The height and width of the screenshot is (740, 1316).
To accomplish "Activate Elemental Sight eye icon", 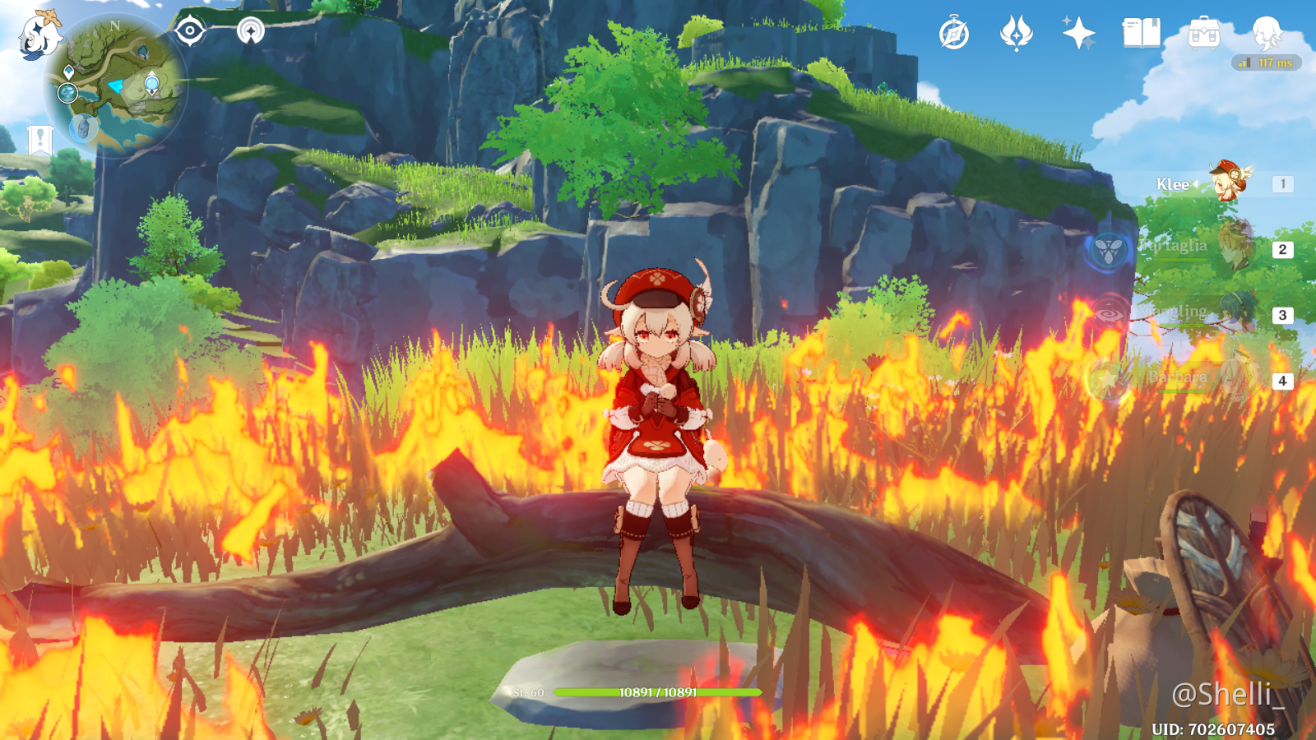I will (x=189, y=30).
